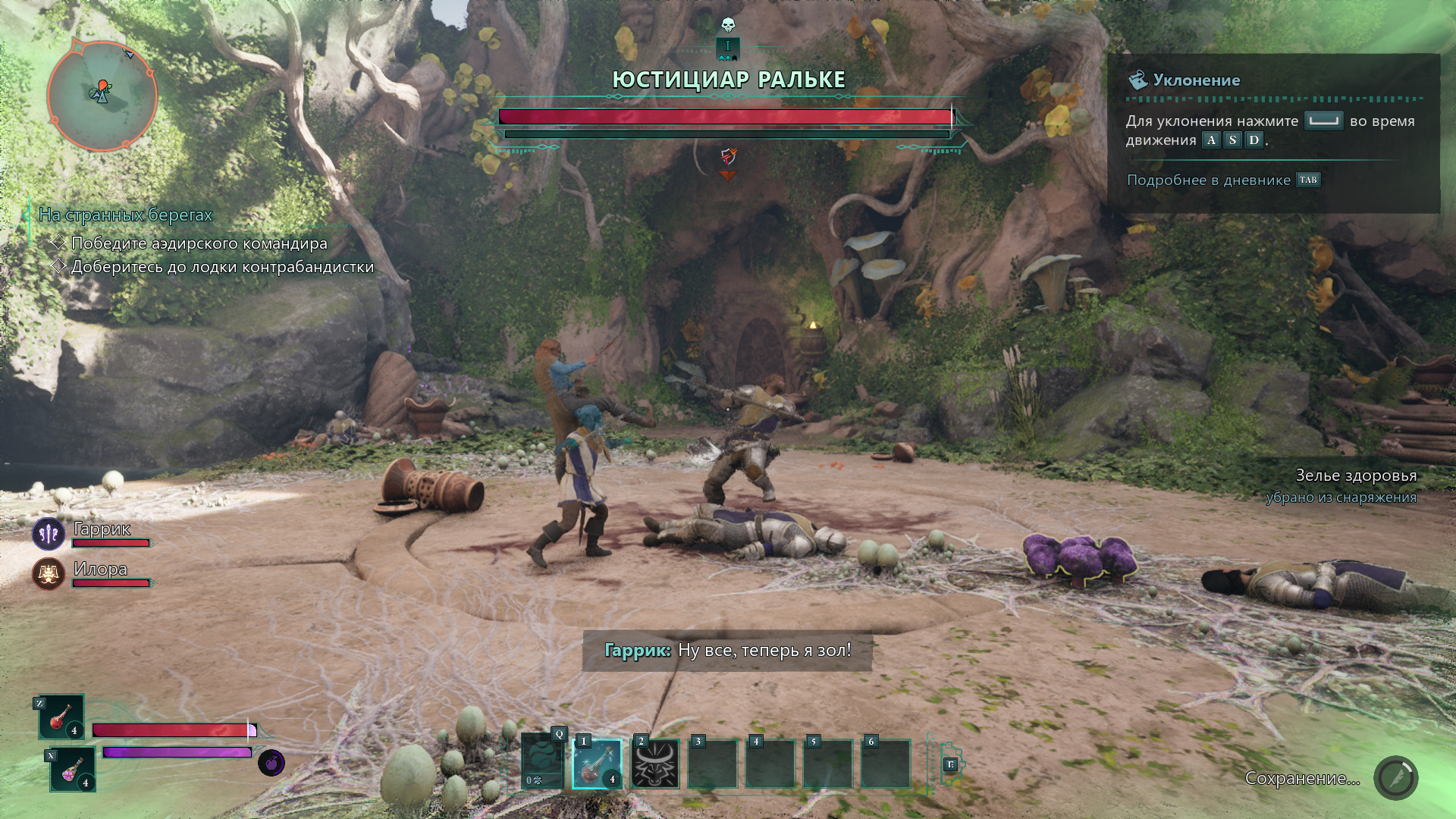Viewport: 1456px width, 819px height.
Task: Click the "Зелье здоровья" notification
Action: click(1355, 476)
